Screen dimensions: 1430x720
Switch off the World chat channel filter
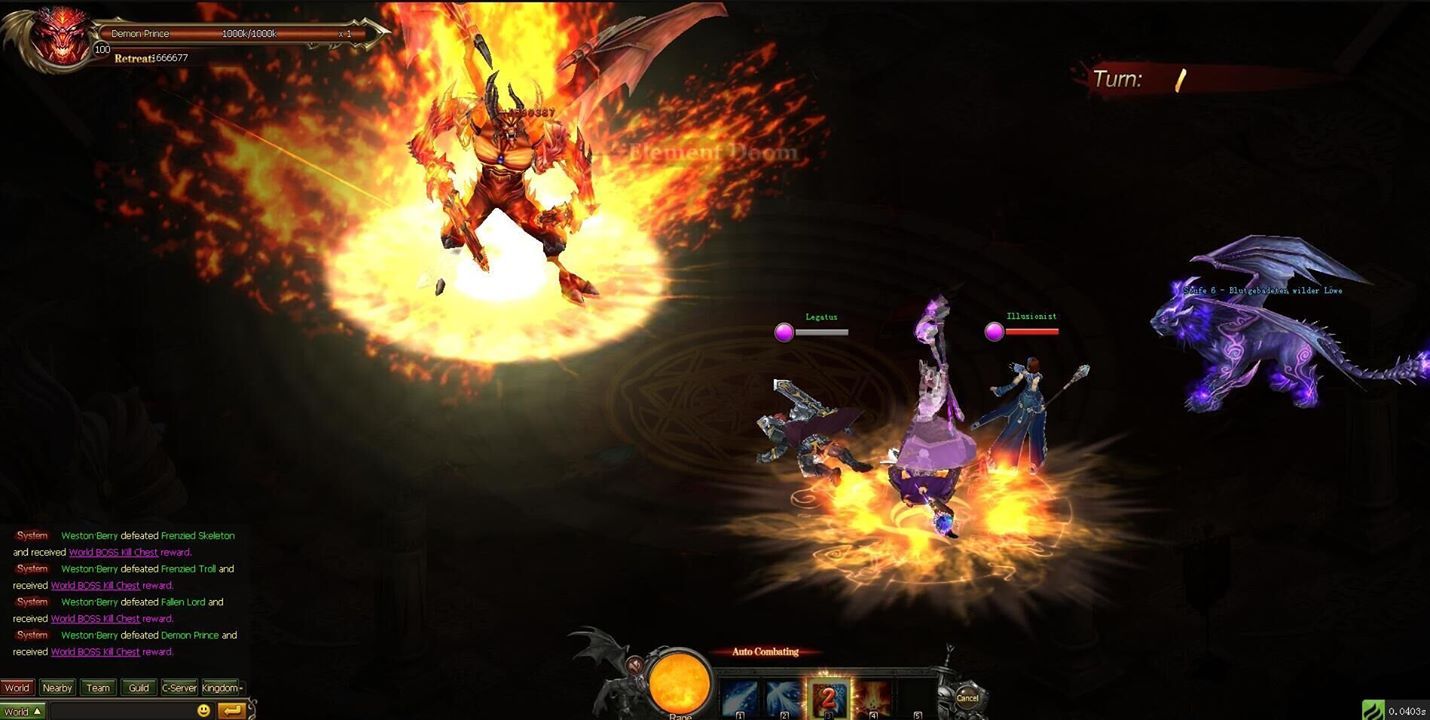pyautogui.click(x=17, y=688)
